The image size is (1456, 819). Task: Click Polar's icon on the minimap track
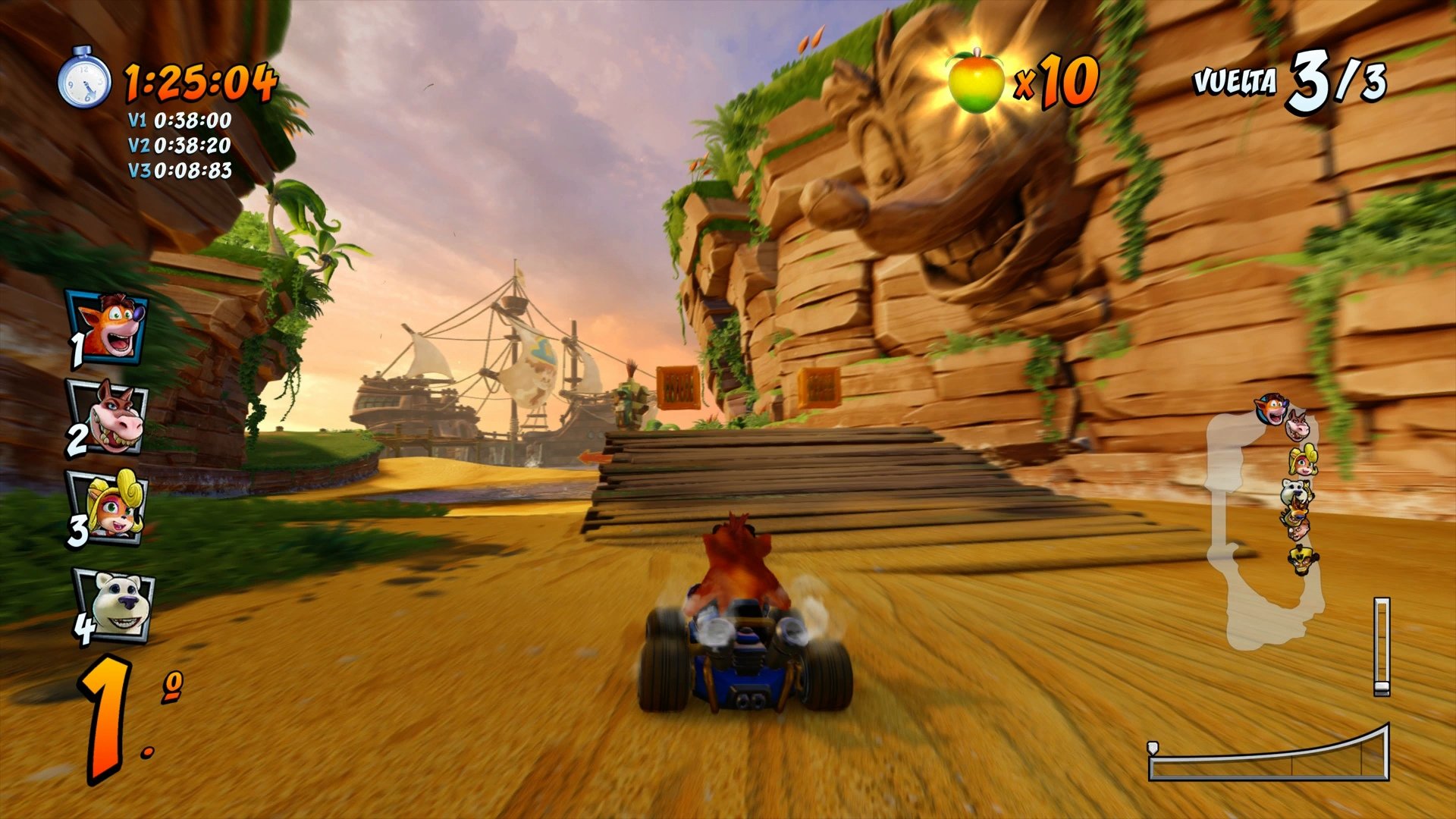click(x=1294, y=491)
